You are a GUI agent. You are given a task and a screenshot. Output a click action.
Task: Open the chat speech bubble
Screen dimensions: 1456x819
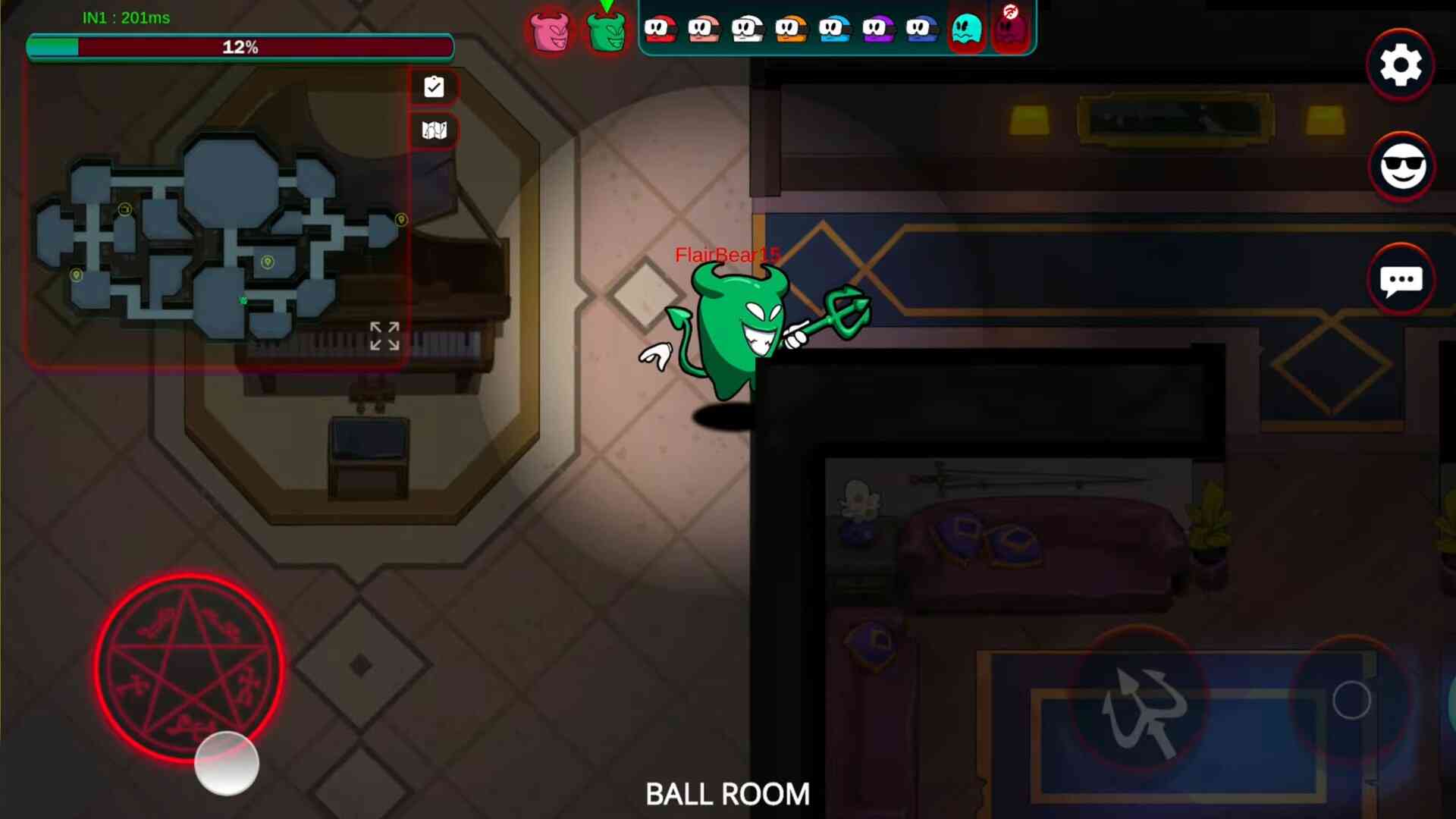(x=1401, y=281)
